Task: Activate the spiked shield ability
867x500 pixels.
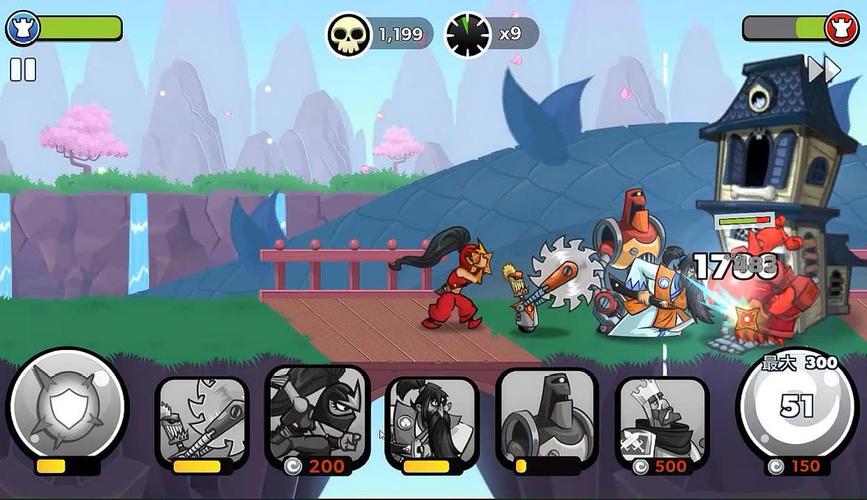Action: point(67,405)
